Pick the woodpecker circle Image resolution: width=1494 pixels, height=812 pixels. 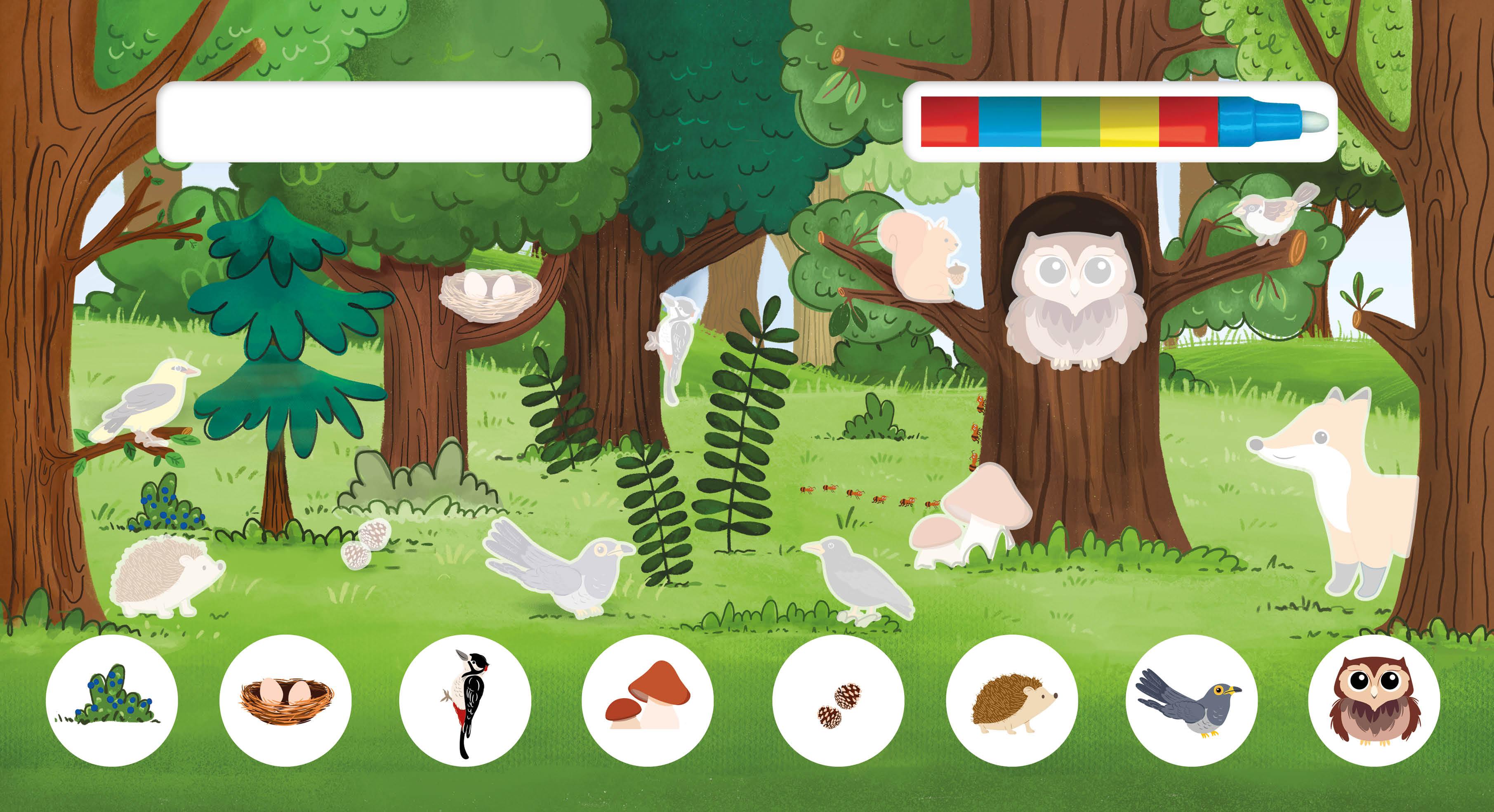(465, 700)
